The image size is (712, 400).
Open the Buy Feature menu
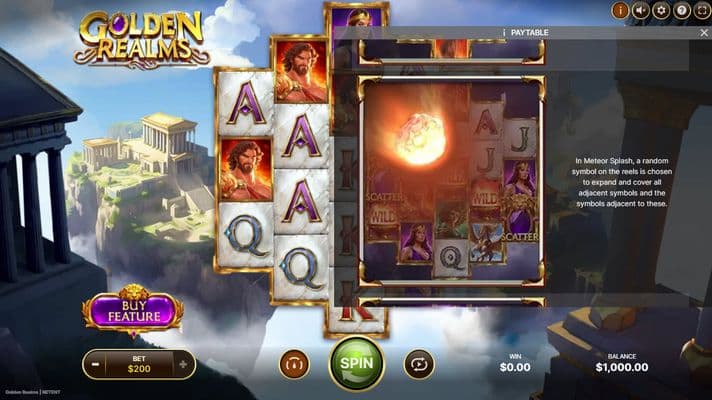click(x=133, y=311)
